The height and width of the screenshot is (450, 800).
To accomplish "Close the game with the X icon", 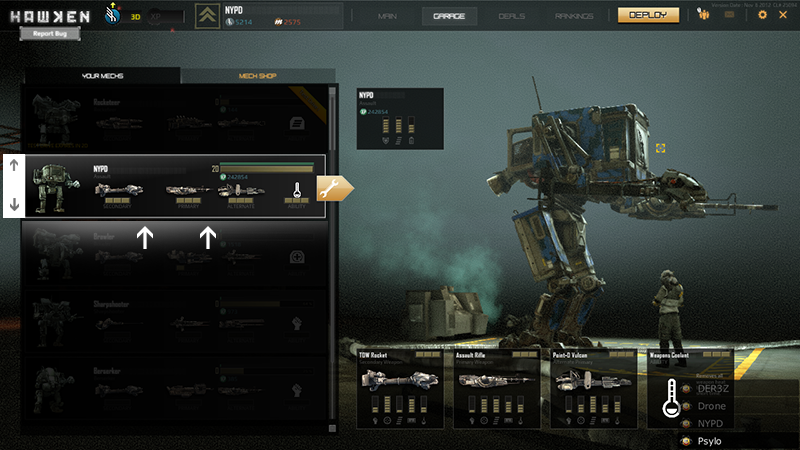I will tap(783, 15).
